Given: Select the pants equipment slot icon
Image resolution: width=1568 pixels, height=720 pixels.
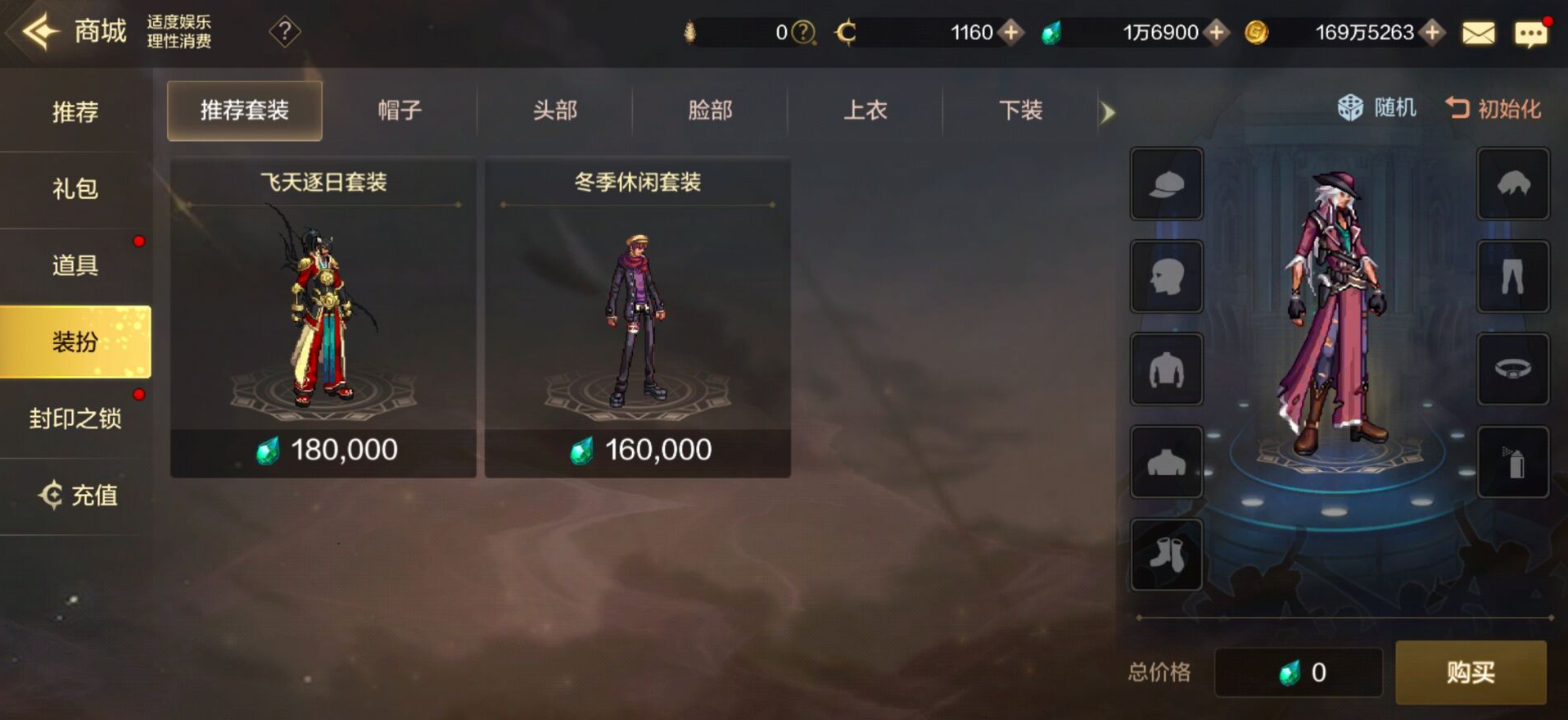Looking at the screenshot, I should point(1512,277).
